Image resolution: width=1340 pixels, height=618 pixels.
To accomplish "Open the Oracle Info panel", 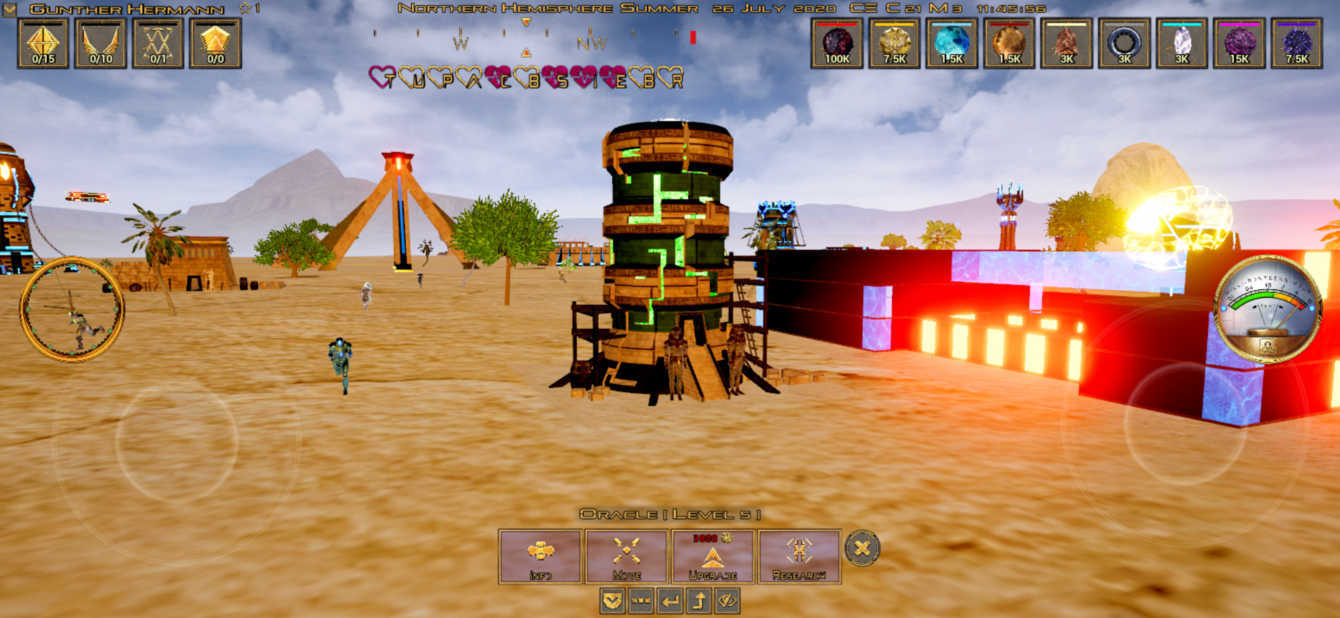I will pyautogui.click(x=540, y=556).
